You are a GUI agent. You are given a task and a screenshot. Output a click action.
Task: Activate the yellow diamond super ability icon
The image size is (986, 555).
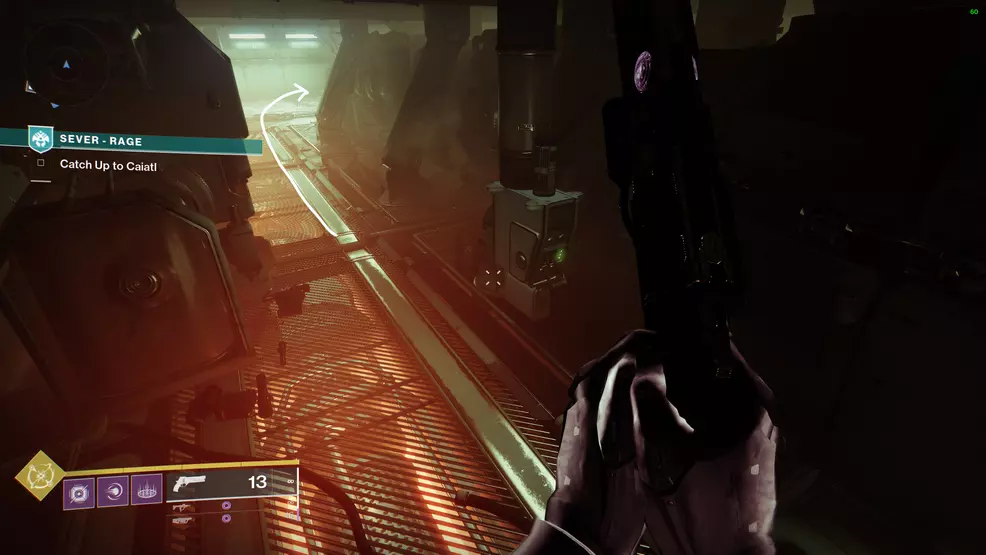pyautogui.click(x=40, y=476)
